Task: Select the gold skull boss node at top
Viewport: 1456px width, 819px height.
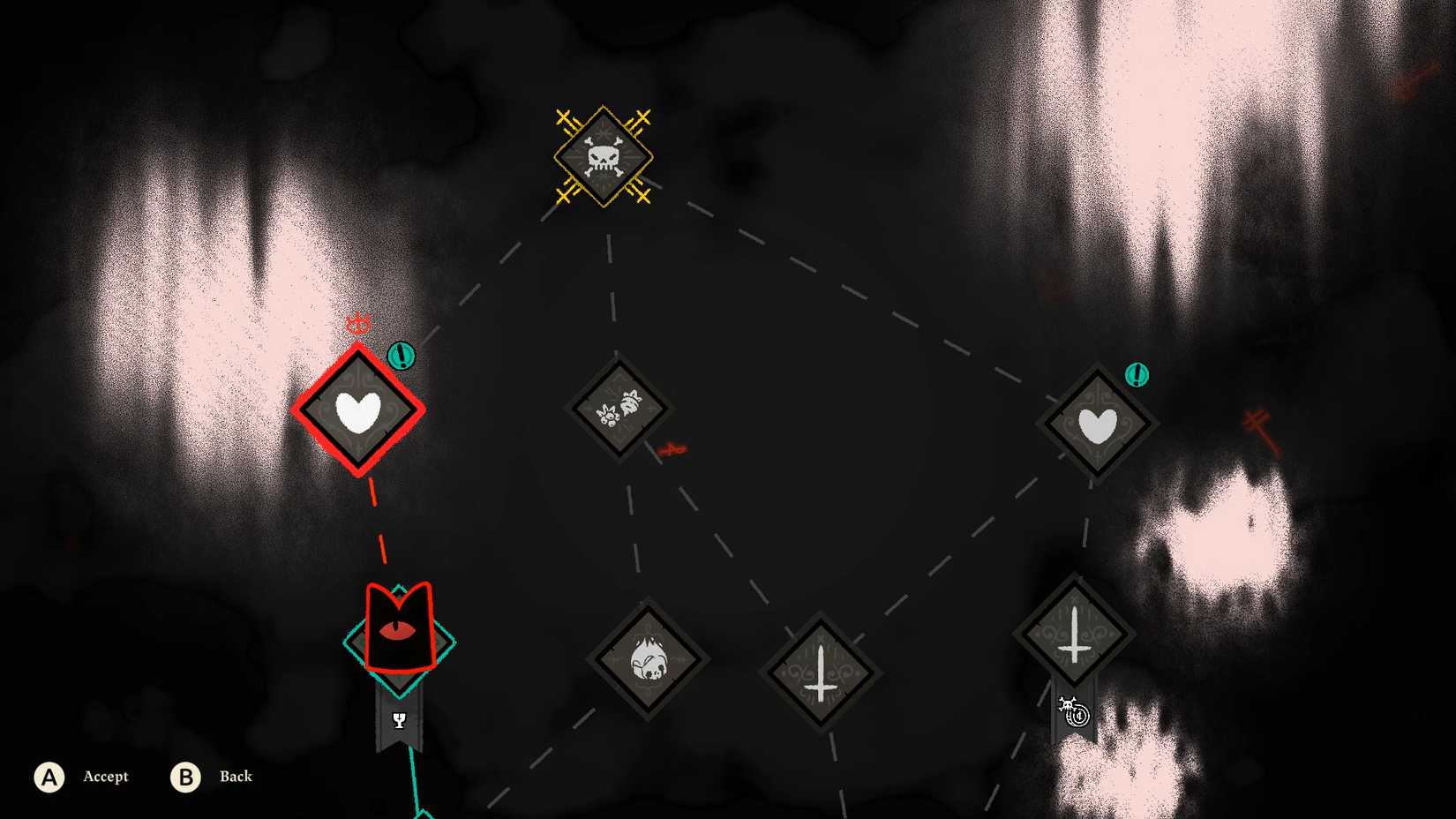Action: point(603,157)
